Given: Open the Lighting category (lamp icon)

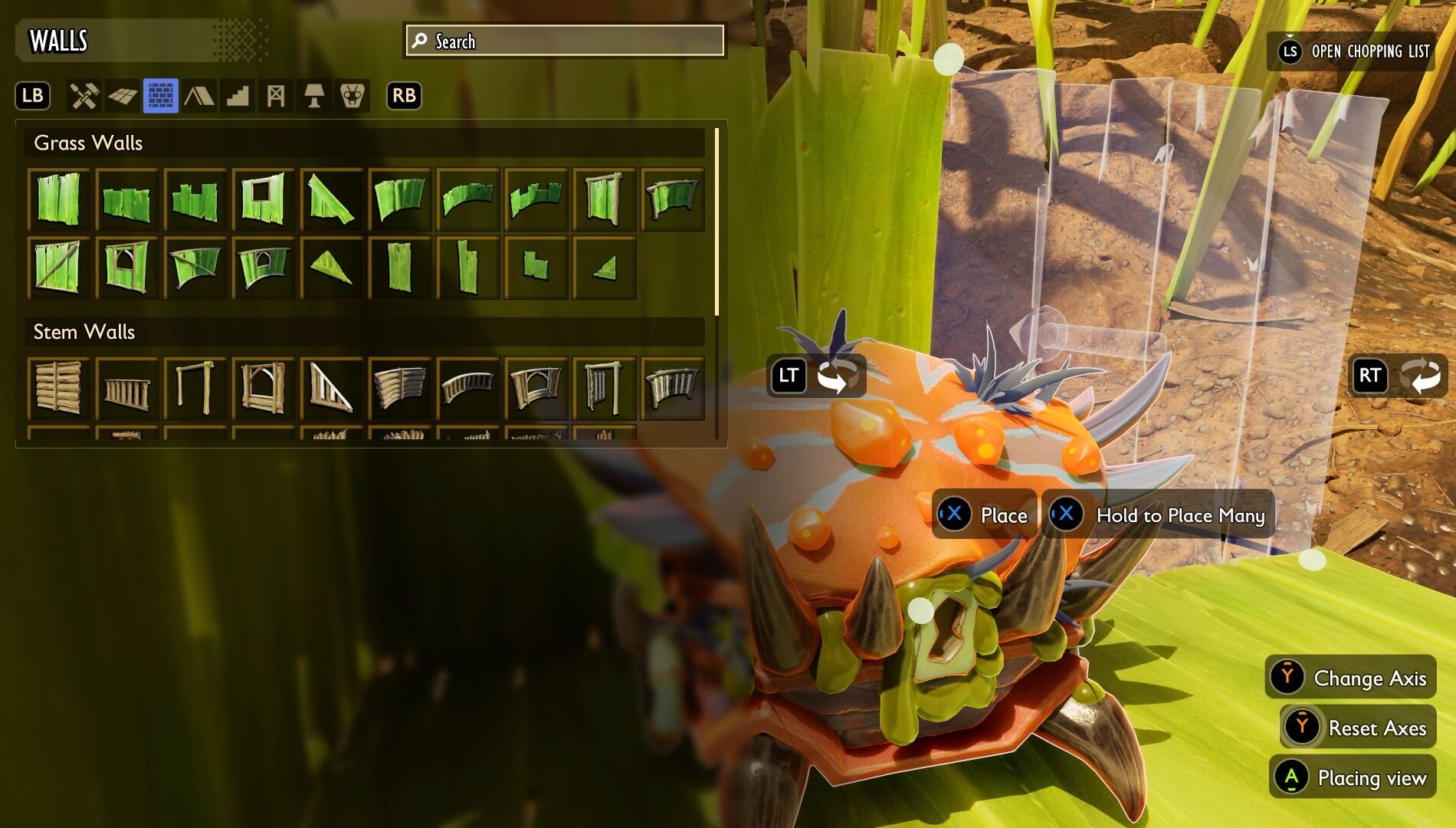Looking at the screenshot, I should (314, 96).
